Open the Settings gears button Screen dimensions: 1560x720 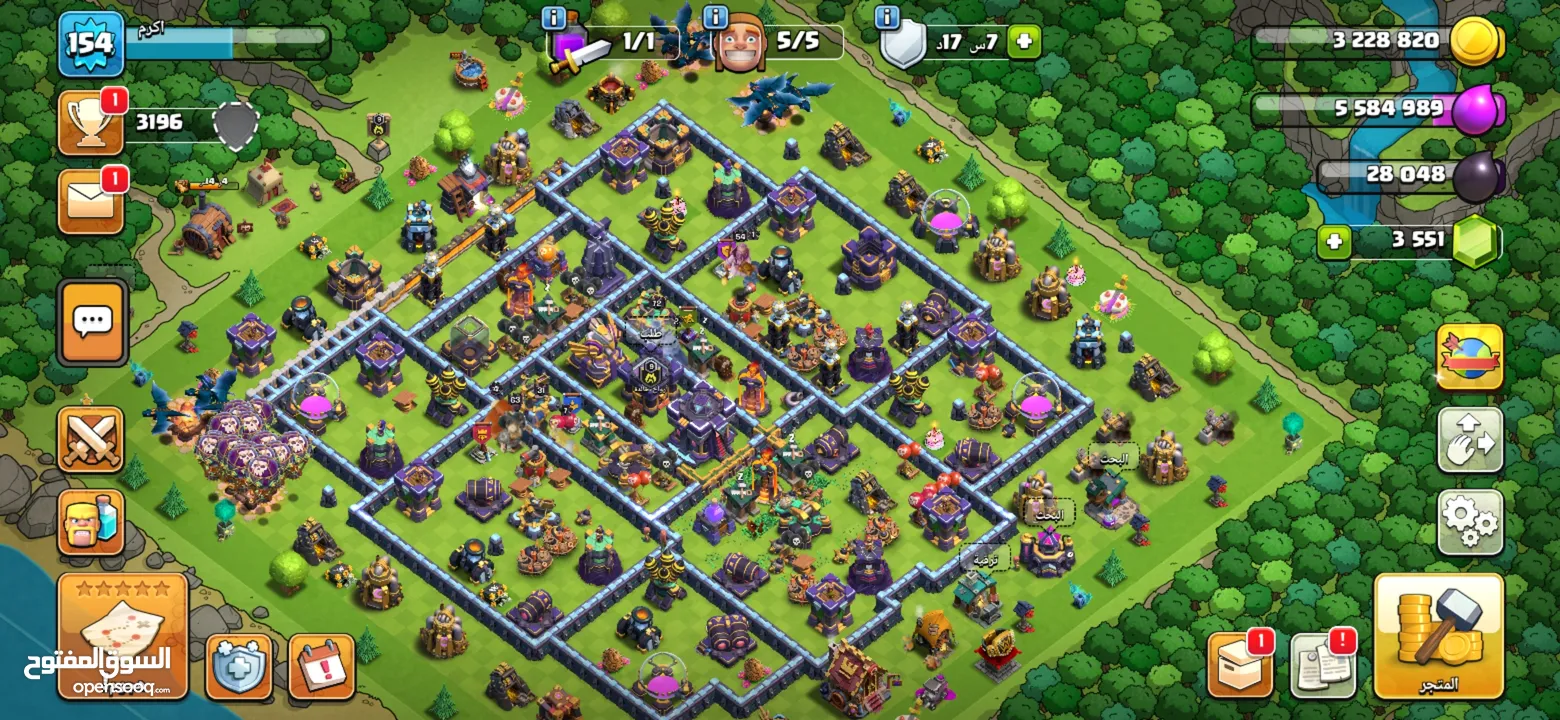pyautogui.click(x=1470, y=521)
